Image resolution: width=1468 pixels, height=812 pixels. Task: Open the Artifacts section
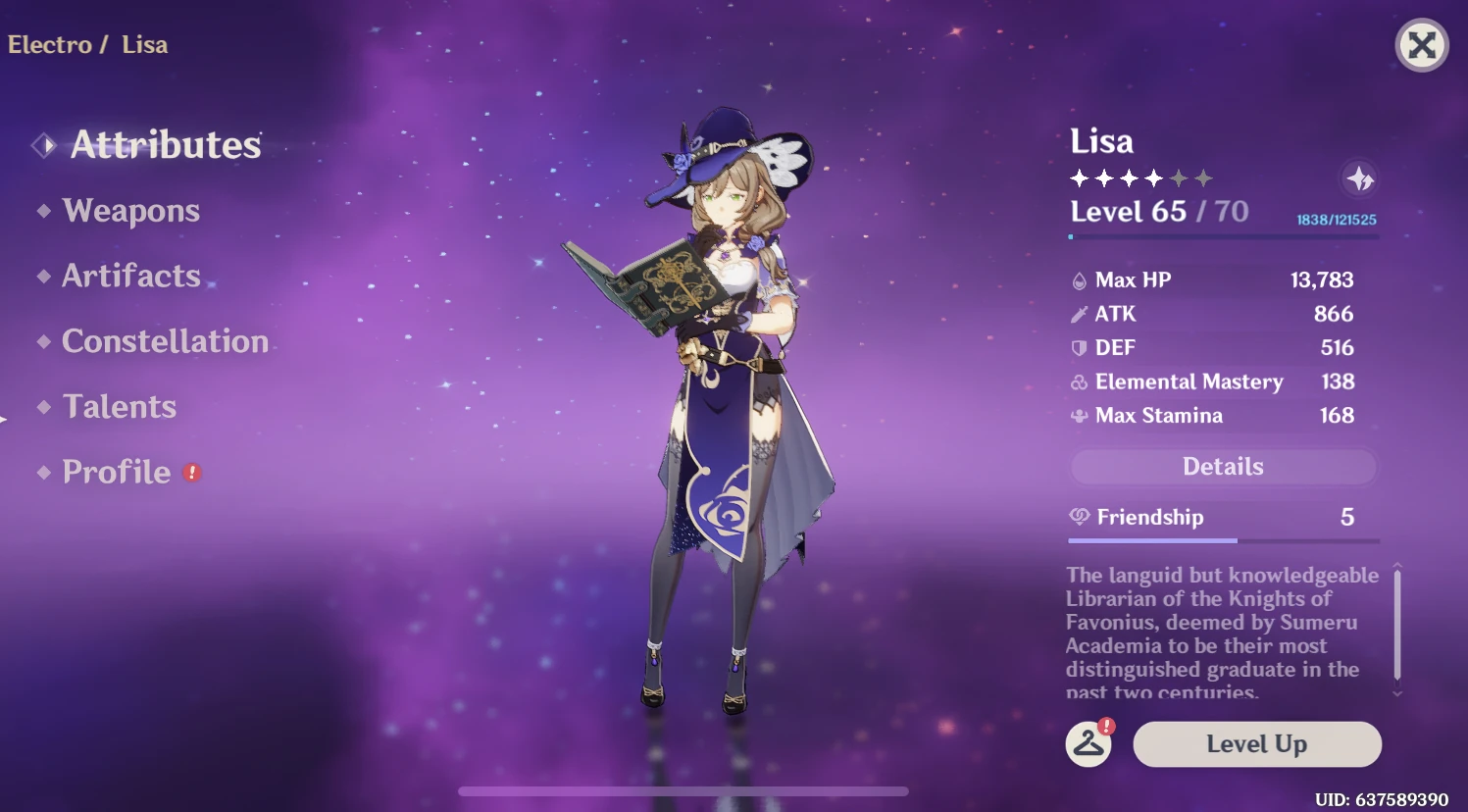coord(130,276)
